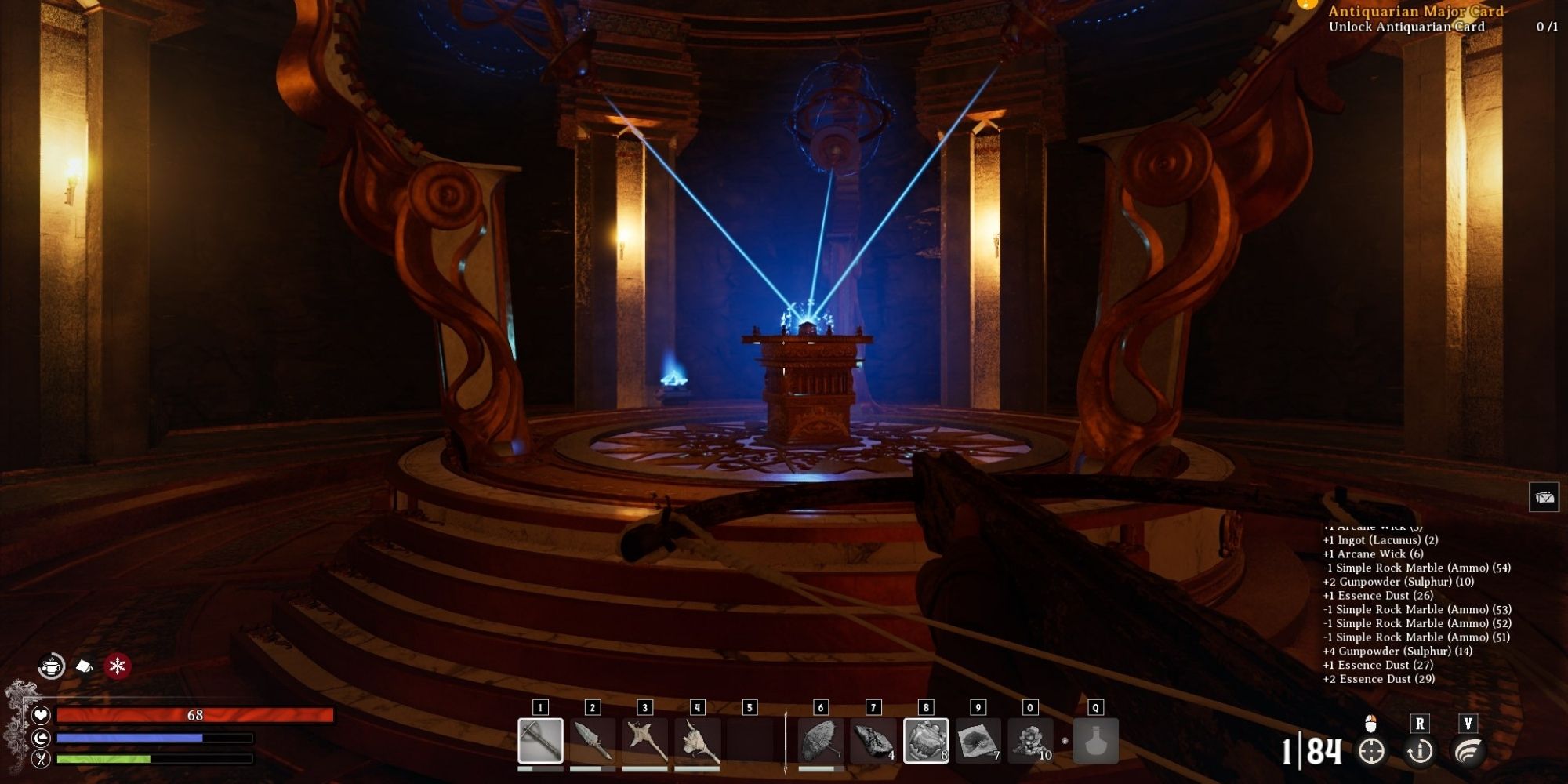Select the spearhead item in hotbar slot 2
The image size is (1568, 784).
[x=593, y=742]
